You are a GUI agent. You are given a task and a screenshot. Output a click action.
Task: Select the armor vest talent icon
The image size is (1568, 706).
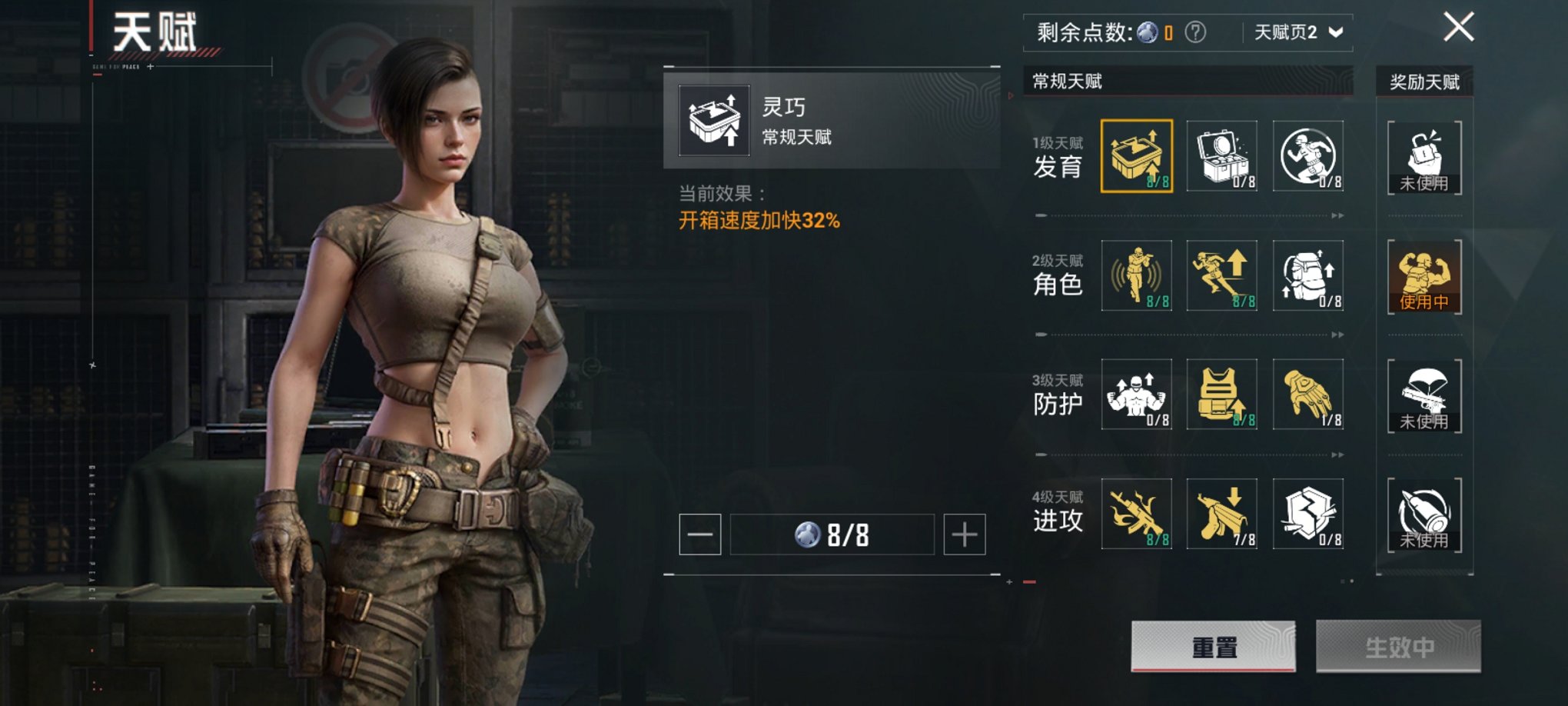[1221, 394]
